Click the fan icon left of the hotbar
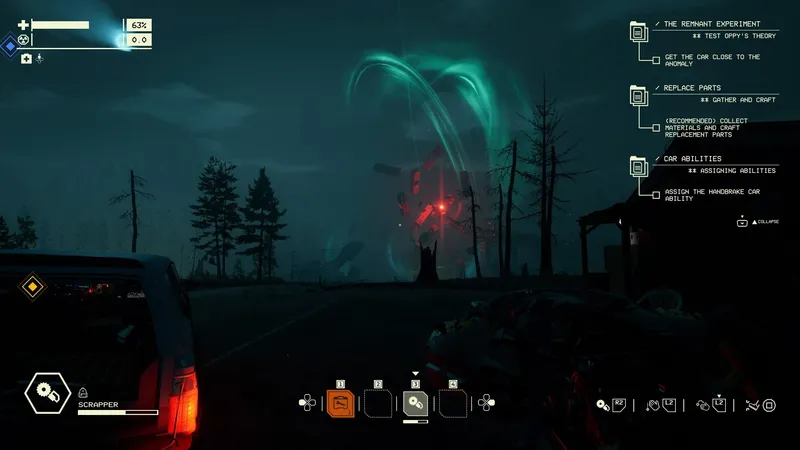This screenshot has height=450, width=800. click(x=307, y=403)
